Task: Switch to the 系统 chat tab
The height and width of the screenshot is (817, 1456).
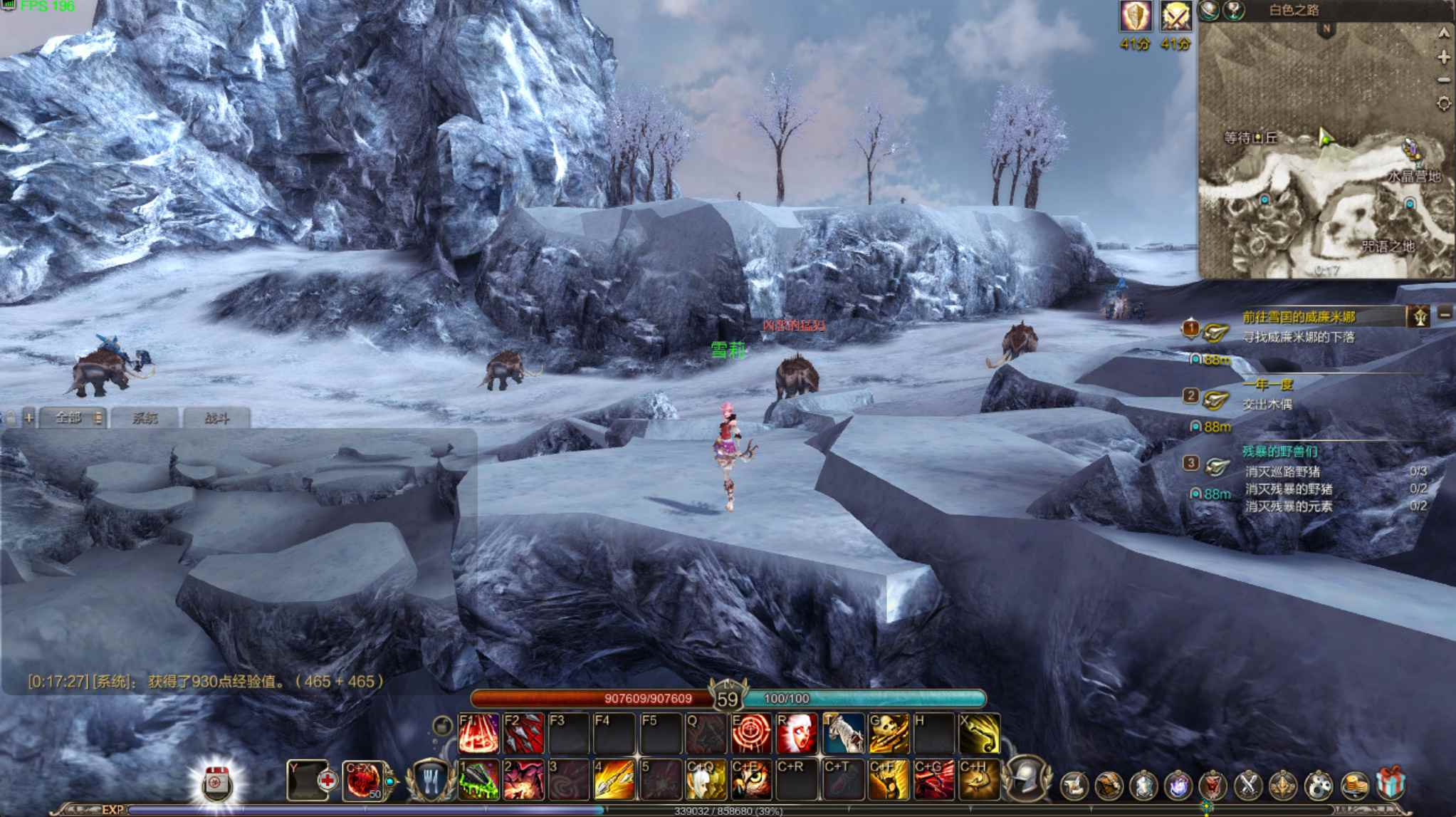Action: (145, 418)
